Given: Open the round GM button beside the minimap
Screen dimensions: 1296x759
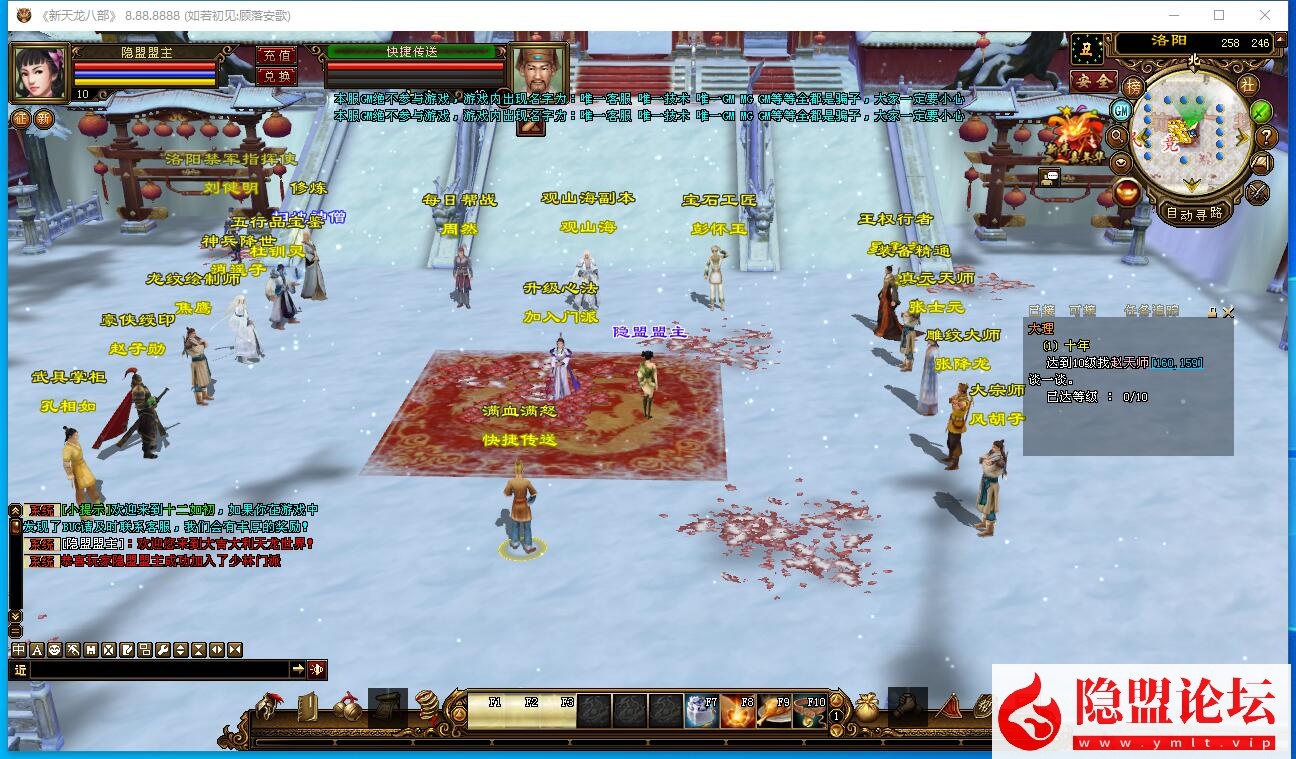Looking at the screenshot, I should click(x=1122, y=110).
